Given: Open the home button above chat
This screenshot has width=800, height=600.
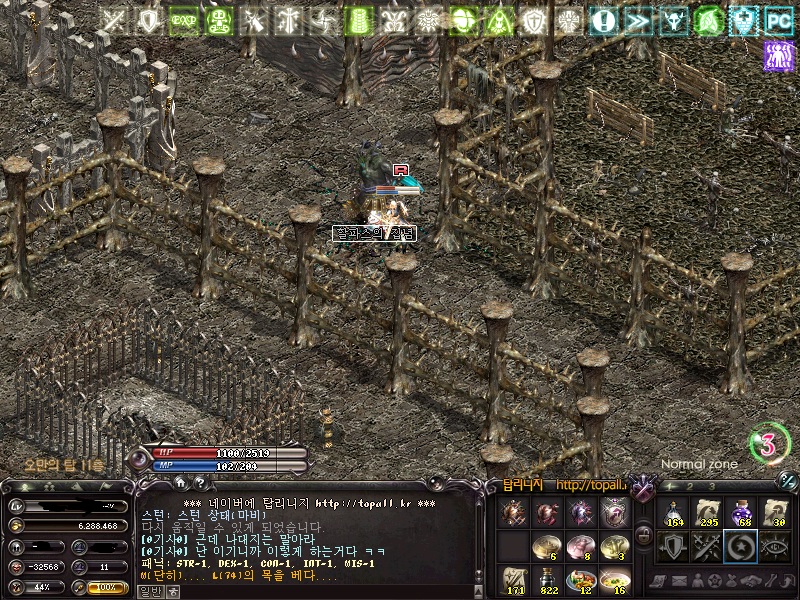Looking at the screenshot, I should tap(183, 483).
